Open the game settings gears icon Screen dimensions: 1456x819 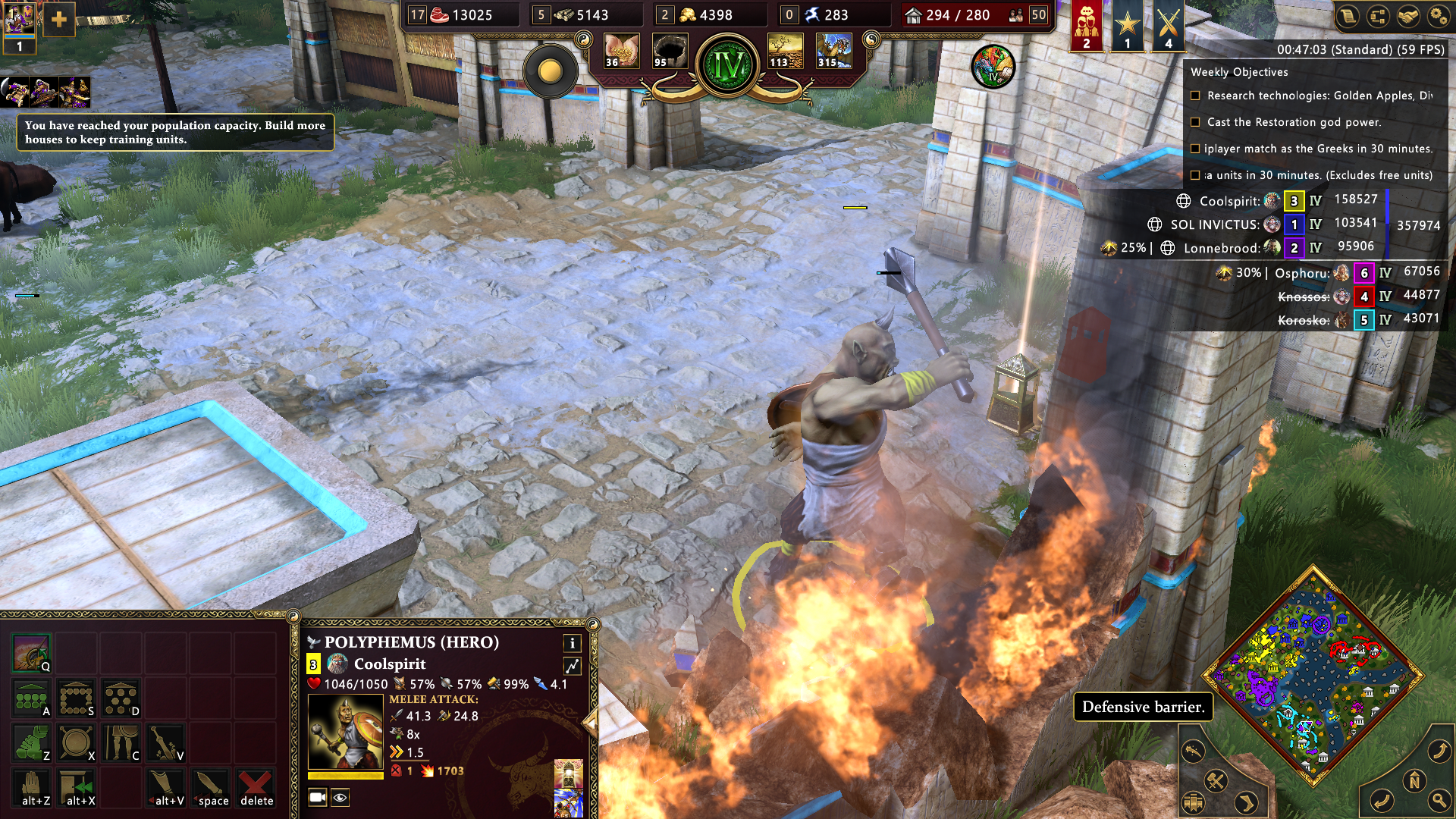tap(1437, 17)
